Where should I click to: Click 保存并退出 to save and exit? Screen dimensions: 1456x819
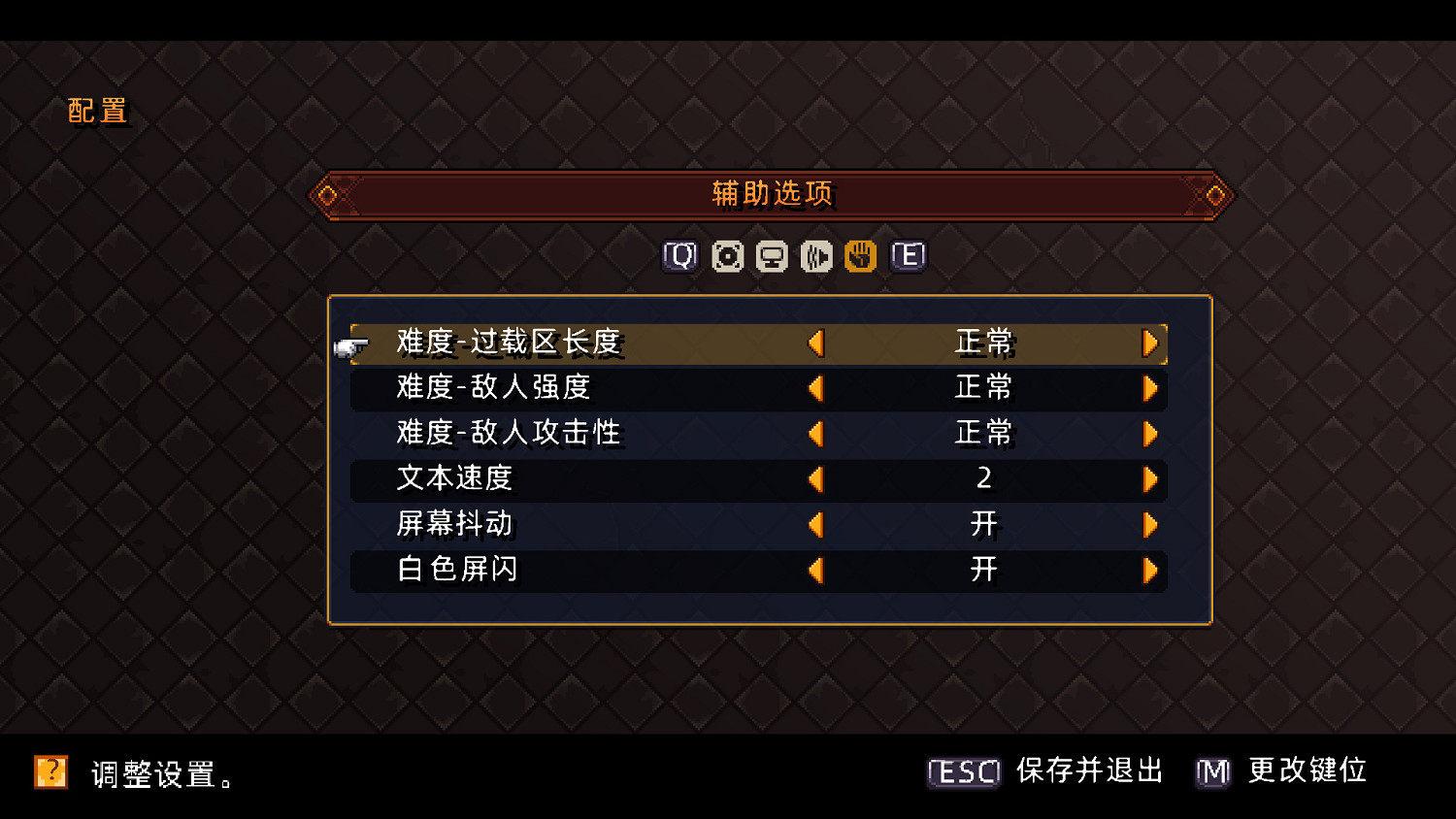[1088, 771]
